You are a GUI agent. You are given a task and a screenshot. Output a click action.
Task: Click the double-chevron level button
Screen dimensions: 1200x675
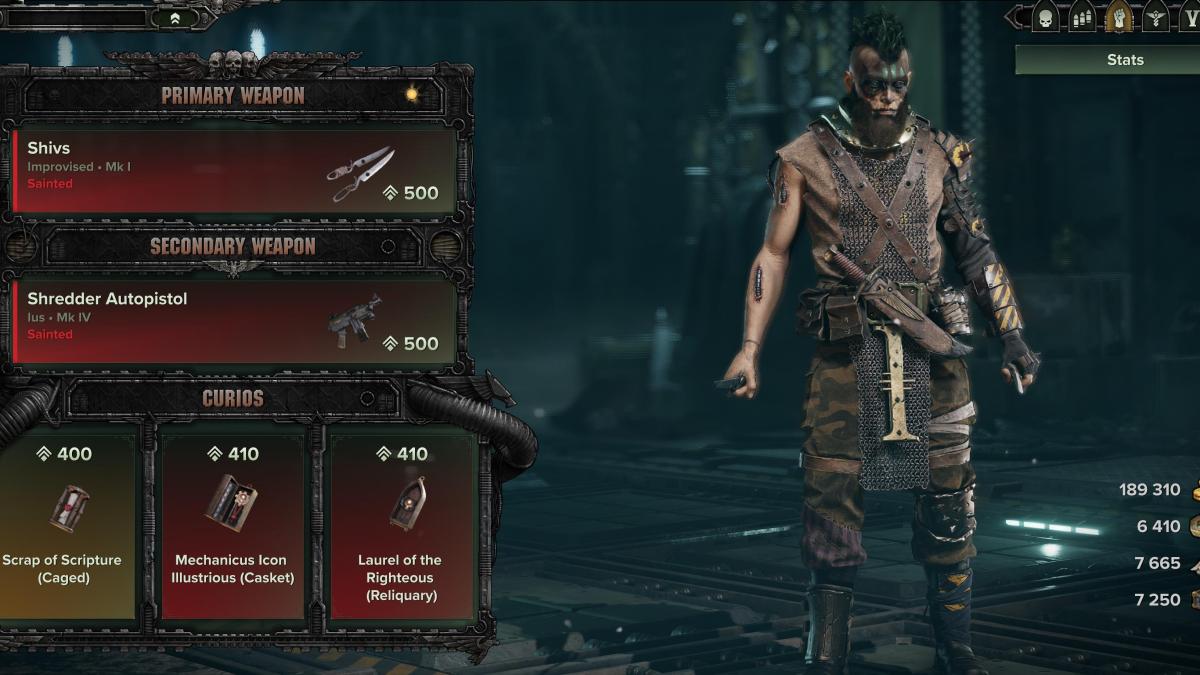(176, 18)
